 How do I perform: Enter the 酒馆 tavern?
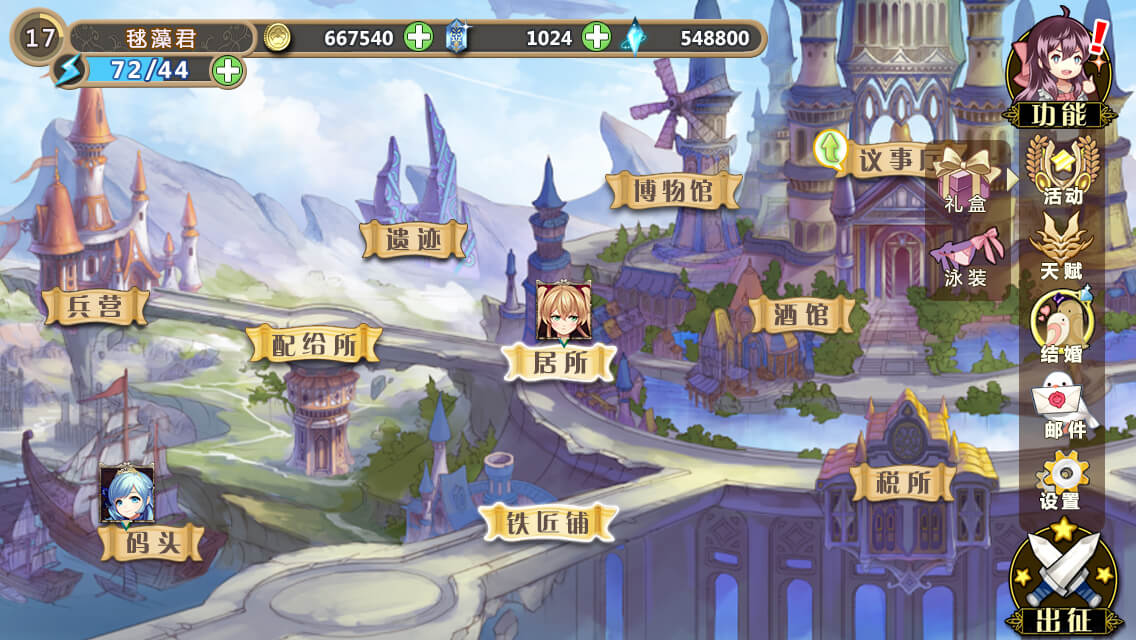point(802,315)
